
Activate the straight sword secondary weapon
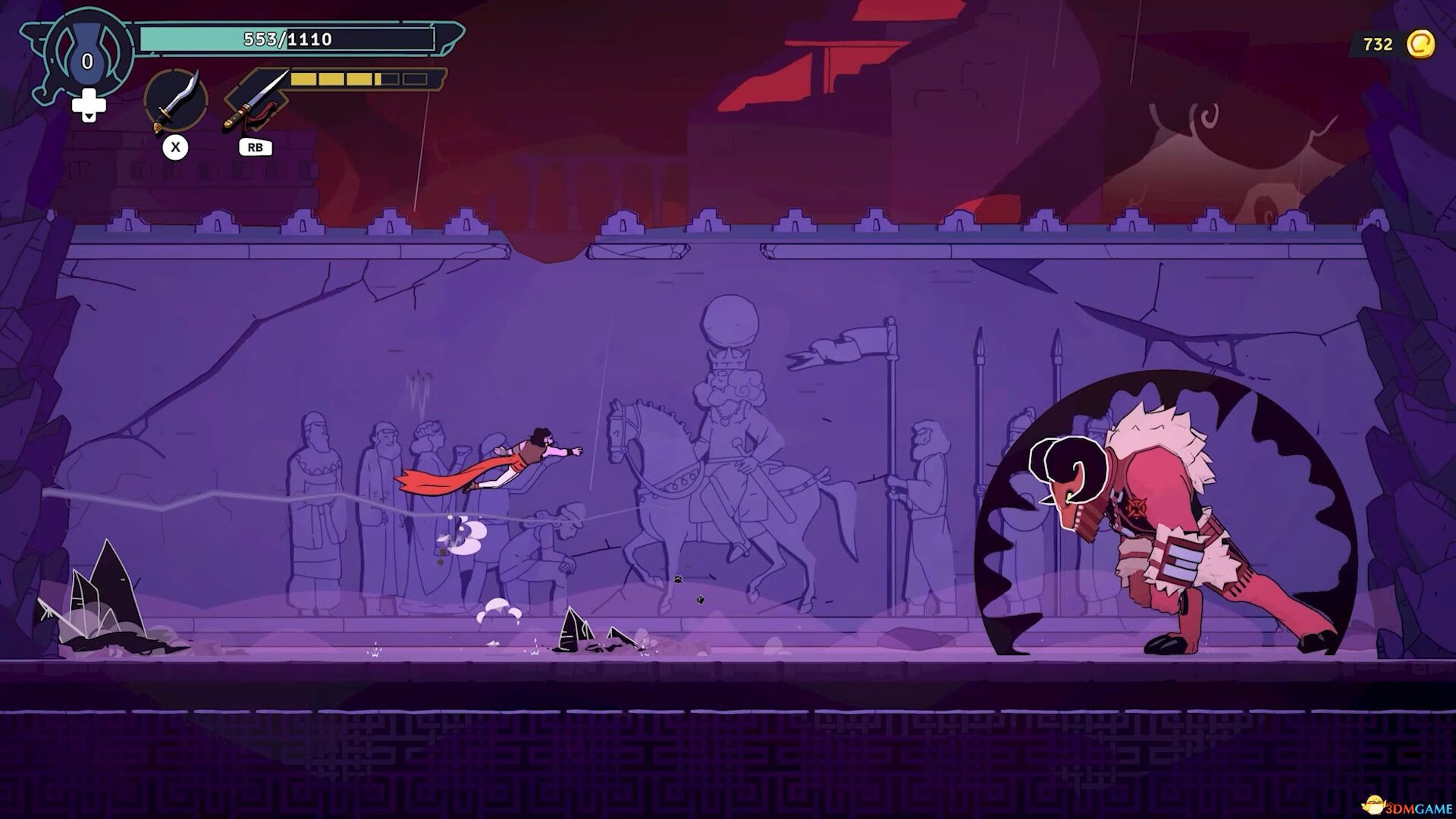click(x=256, y=102)
